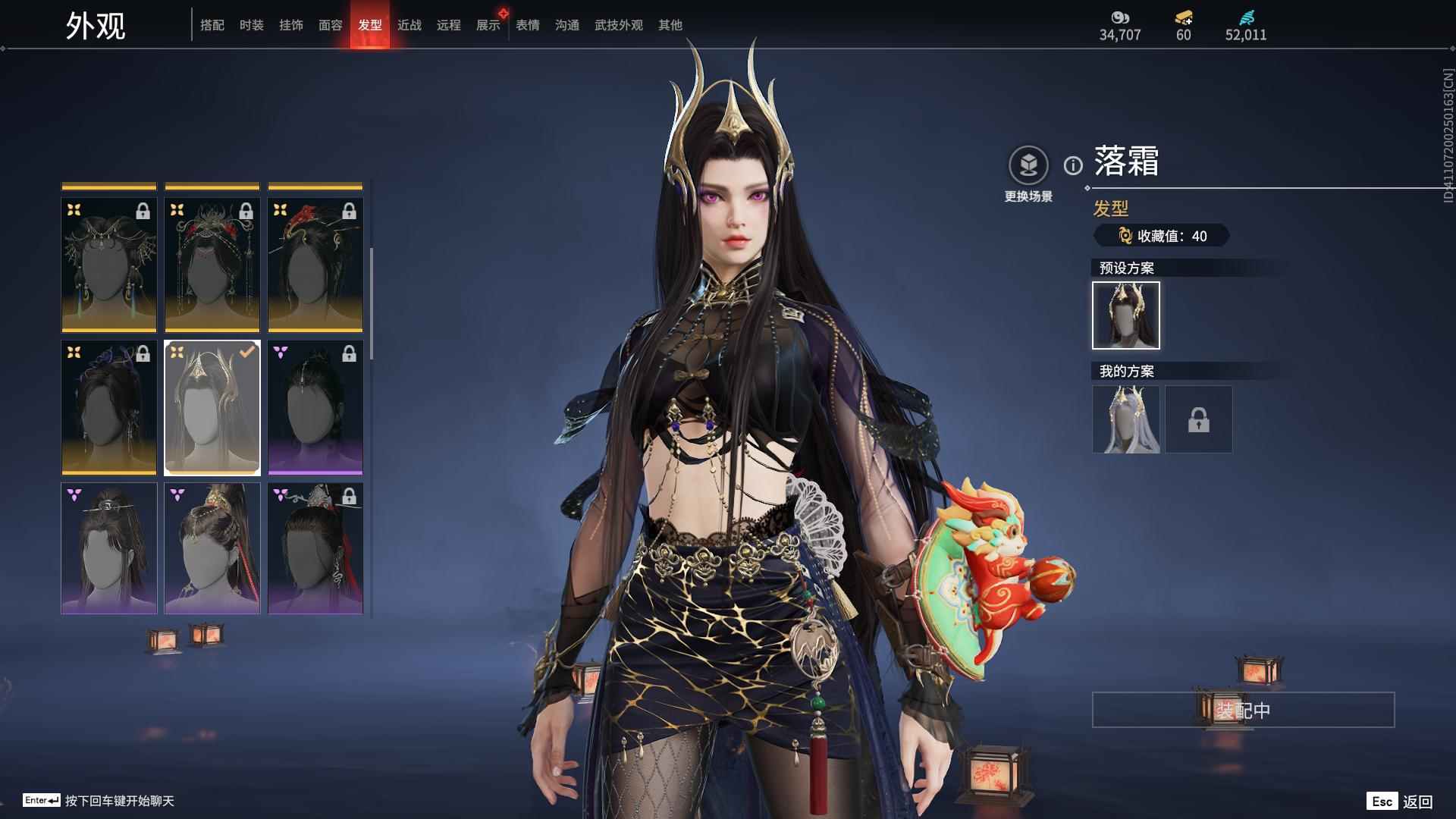This screenshot has width=1456, height=819.
Task: Select the 表情 emote tab
Action: tap(528, 25)
